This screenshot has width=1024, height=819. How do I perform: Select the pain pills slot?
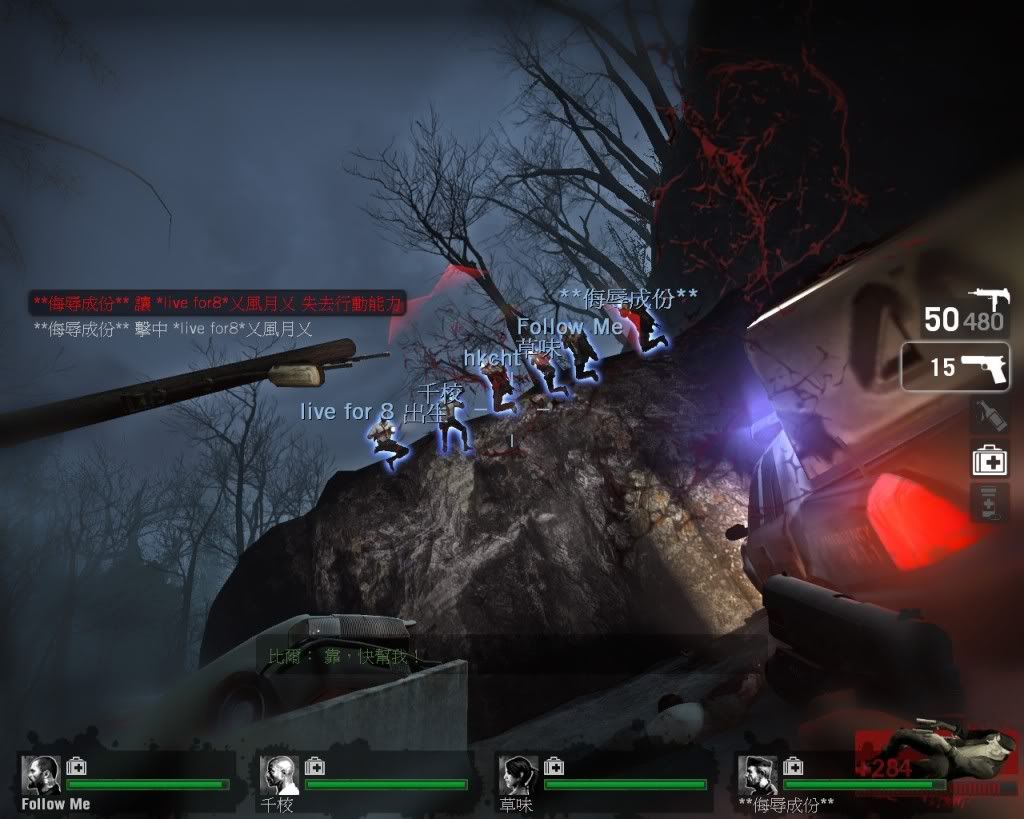[x=989, y=501]
